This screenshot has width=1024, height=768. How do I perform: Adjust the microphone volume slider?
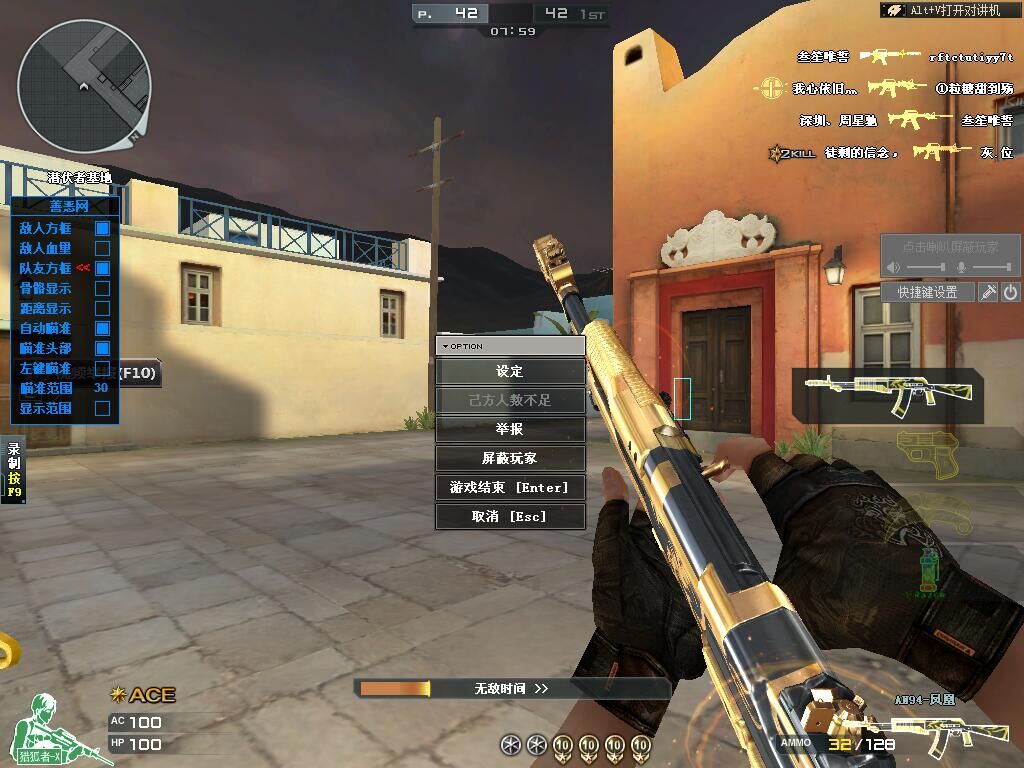tap(990, 268)
